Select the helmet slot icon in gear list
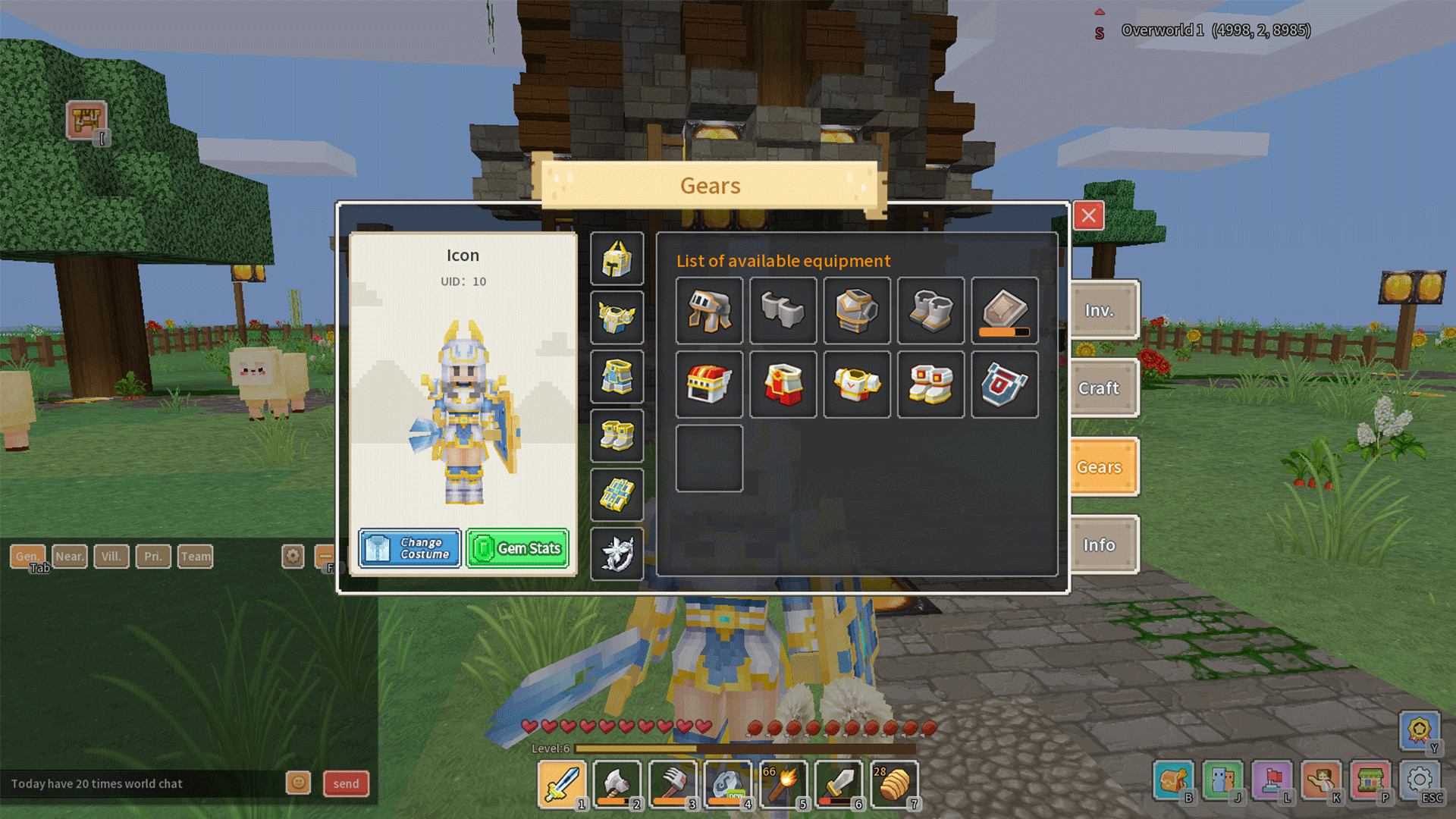This screenshot has height=819, width=1456. tap(617, 260)
